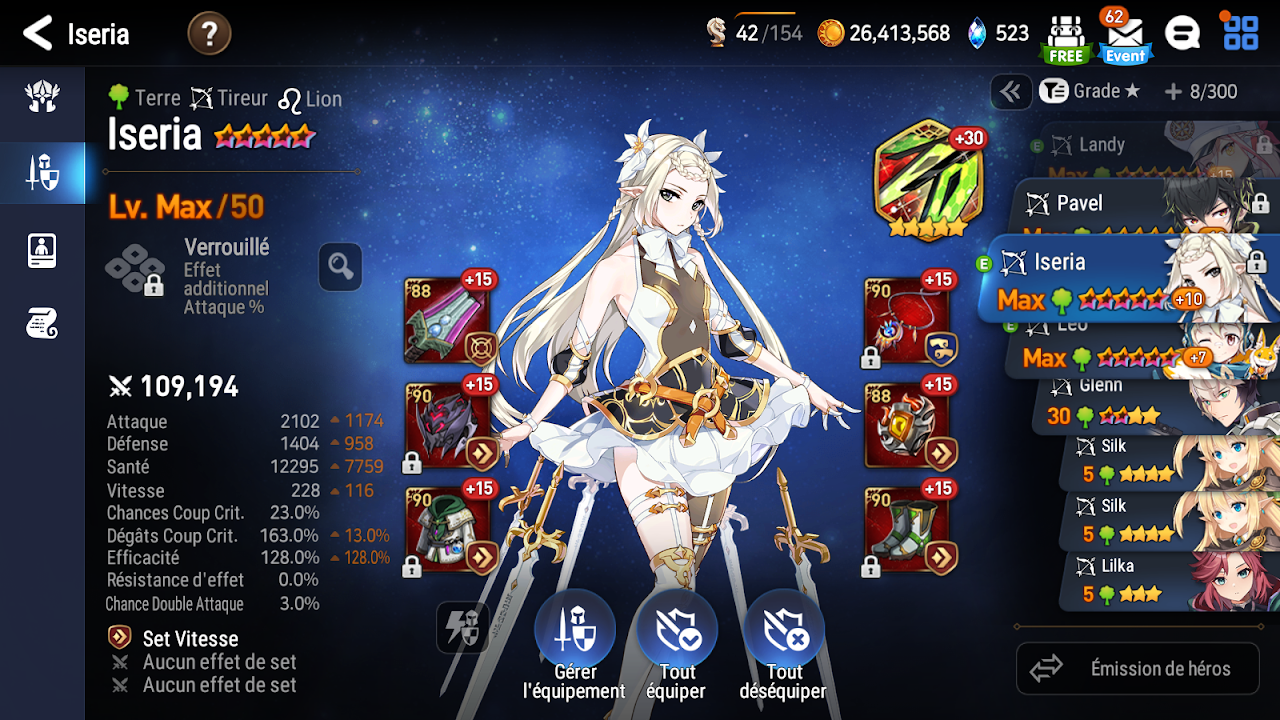Select the equipped necklace slot
The width and height of the screenshot is (1280, 720).
click(x=906, y=320)
